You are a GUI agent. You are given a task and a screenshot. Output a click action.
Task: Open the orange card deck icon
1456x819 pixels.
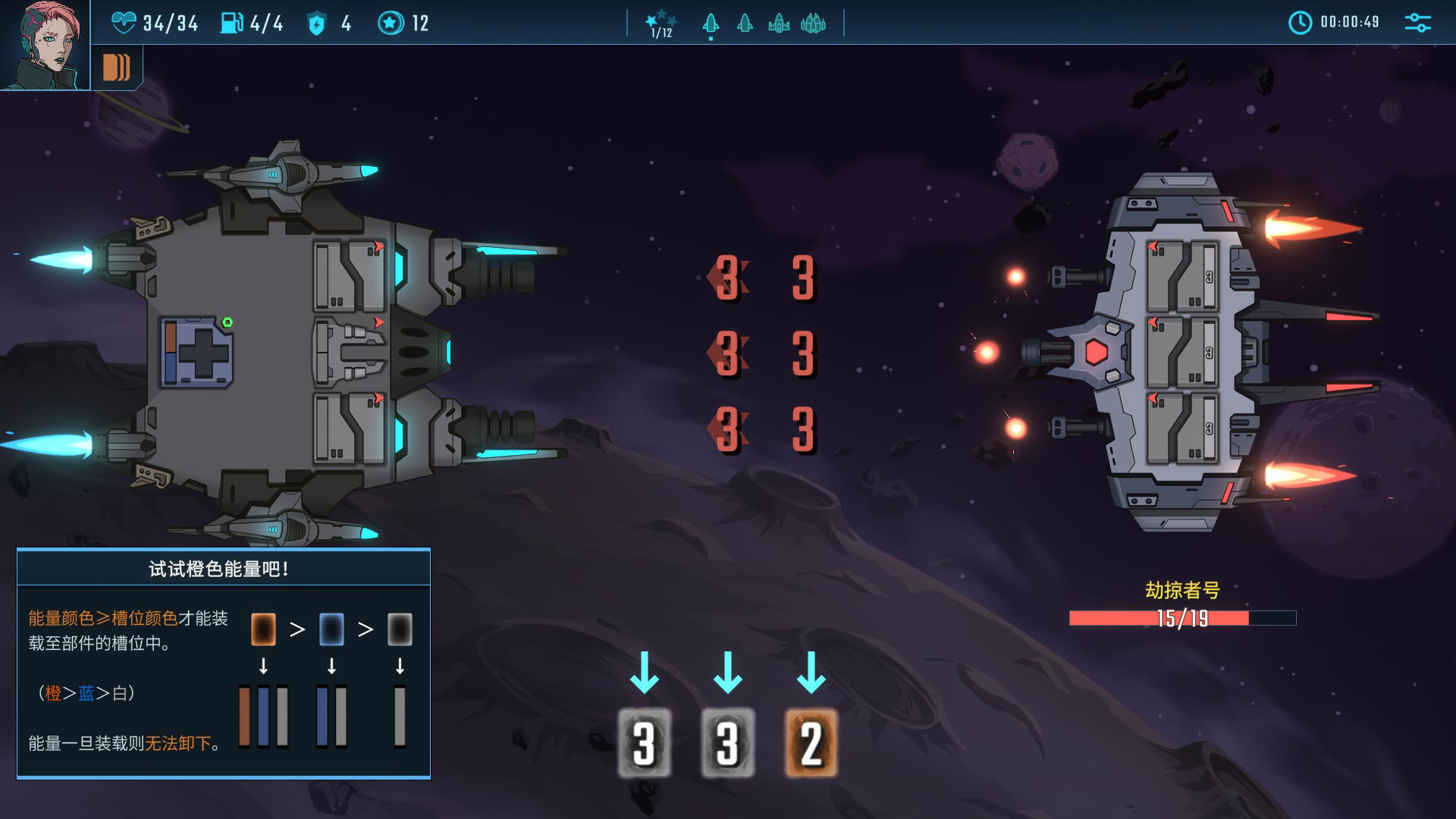pyautogui.click(x=117, y=67)
